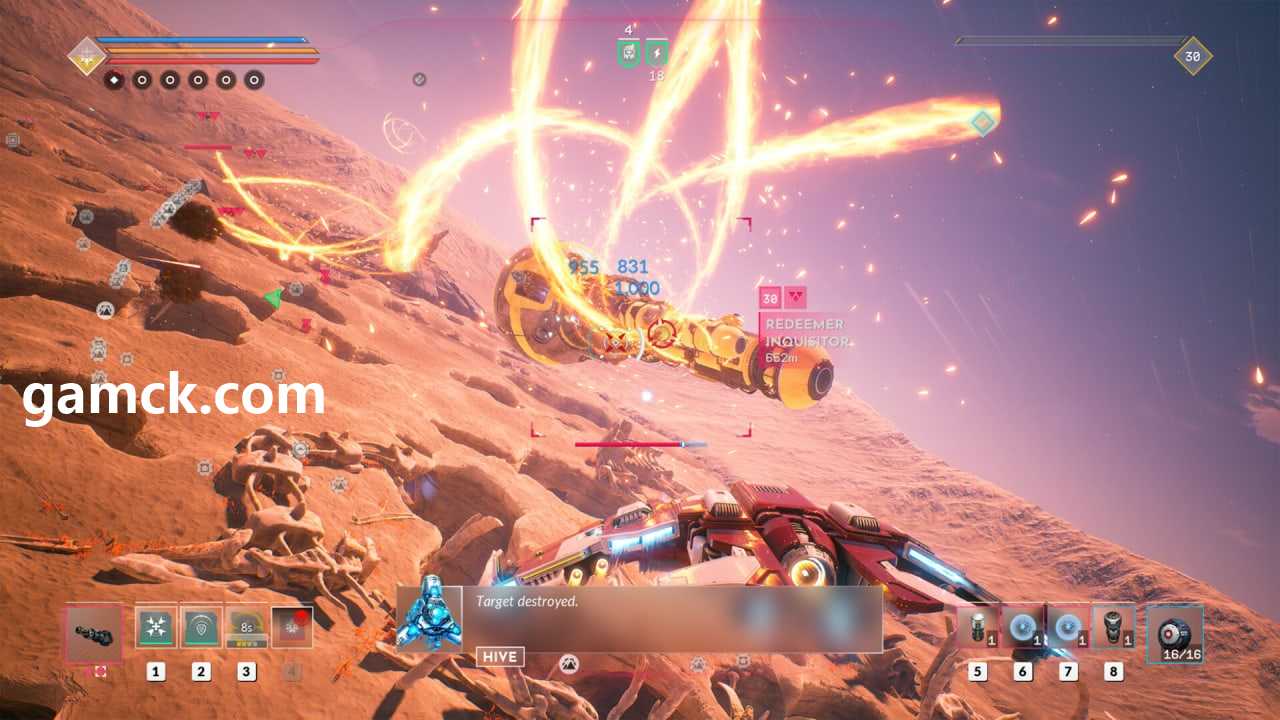
Task: Trigger the shield ability icon
Action: tap(201, 628)
